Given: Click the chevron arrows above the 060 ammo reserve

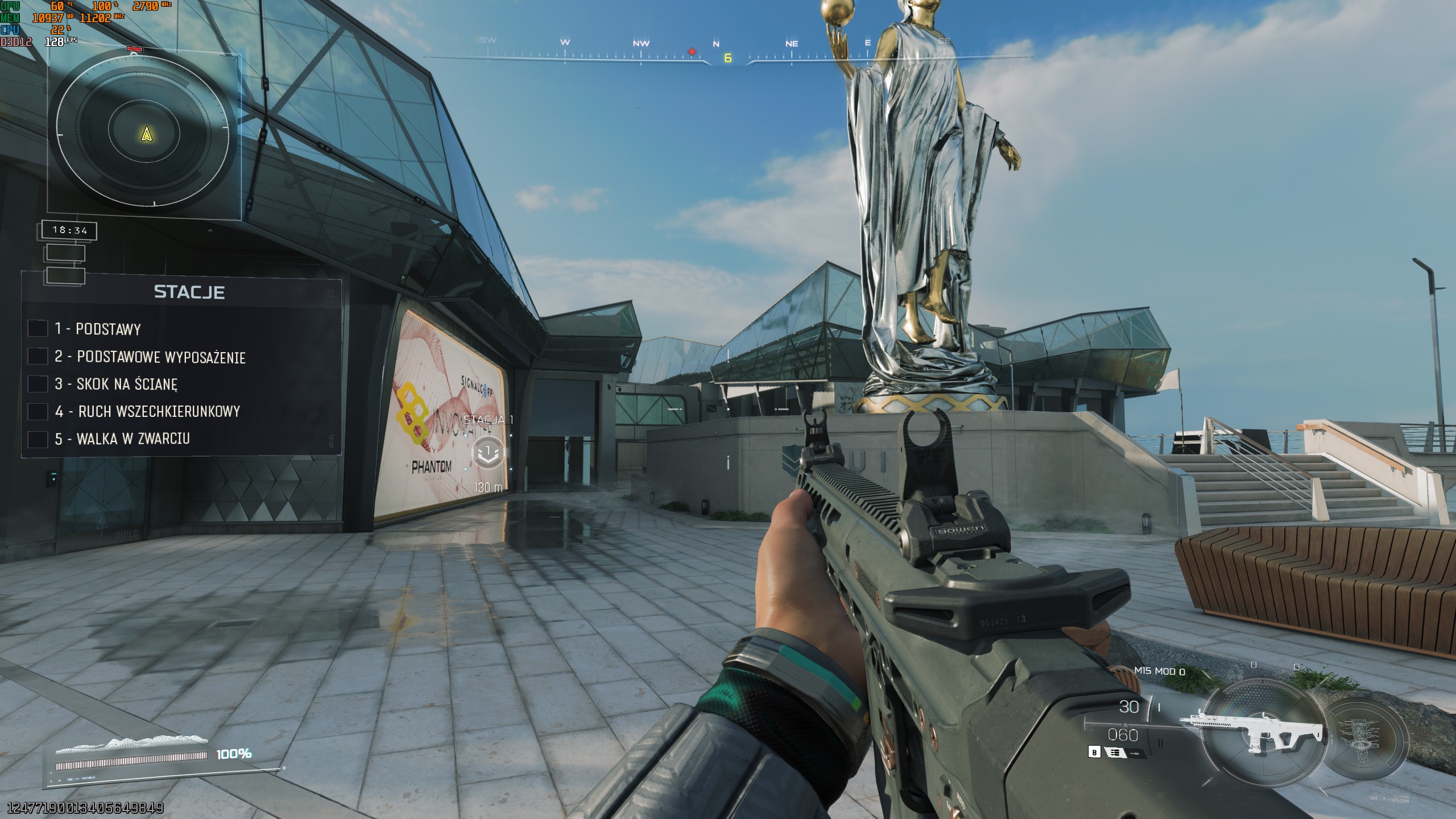Looking at the screenshot, I should tap(1126, 726).
